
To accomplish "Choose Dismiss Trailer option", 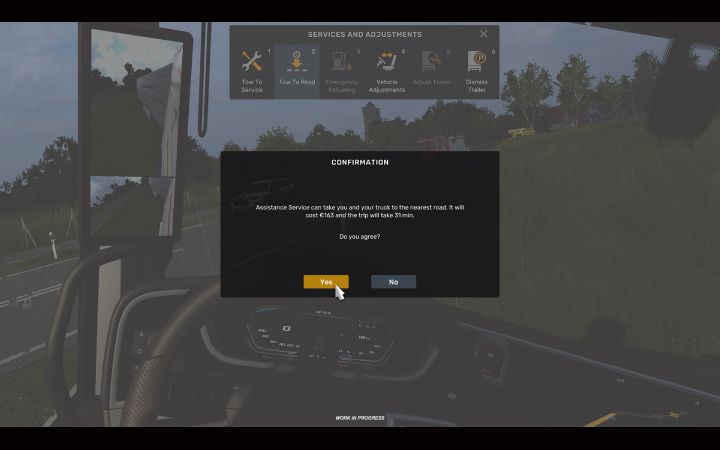I will pyautogui.click(x=476, y=71).
